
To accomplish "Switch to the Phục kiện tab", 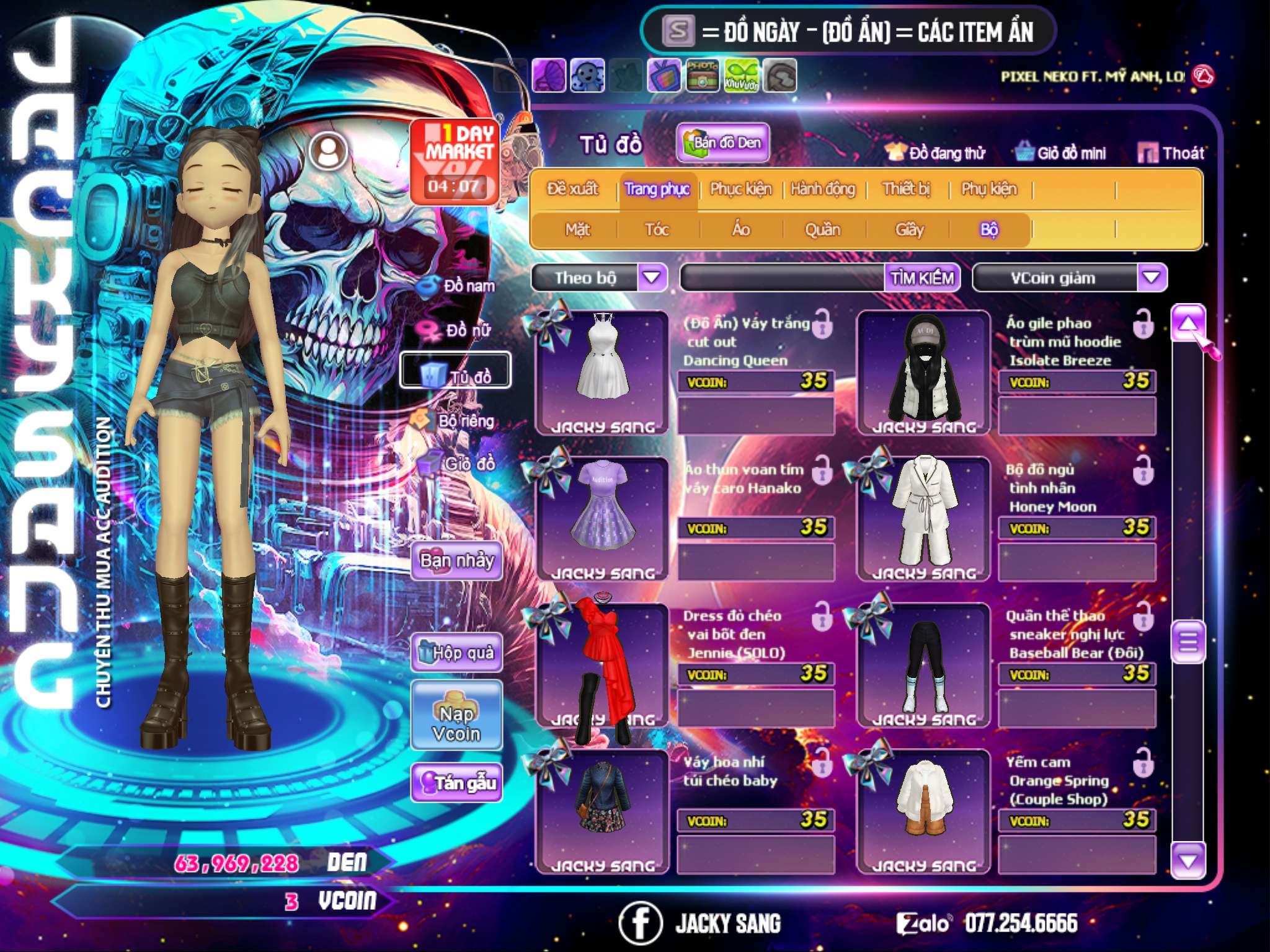I will point(740,189).
